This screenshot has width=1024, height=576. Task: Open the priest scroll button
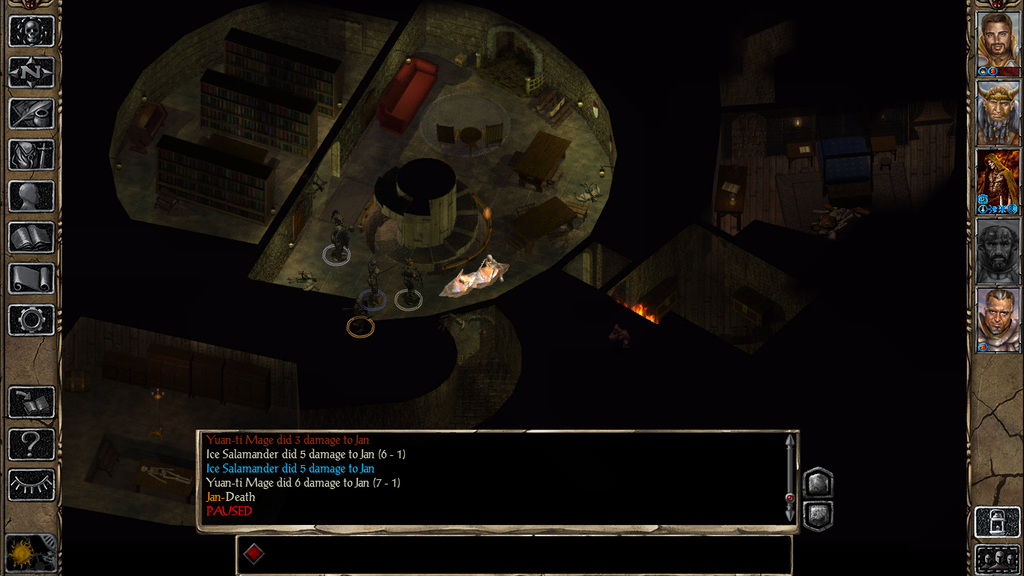(31, 278)
